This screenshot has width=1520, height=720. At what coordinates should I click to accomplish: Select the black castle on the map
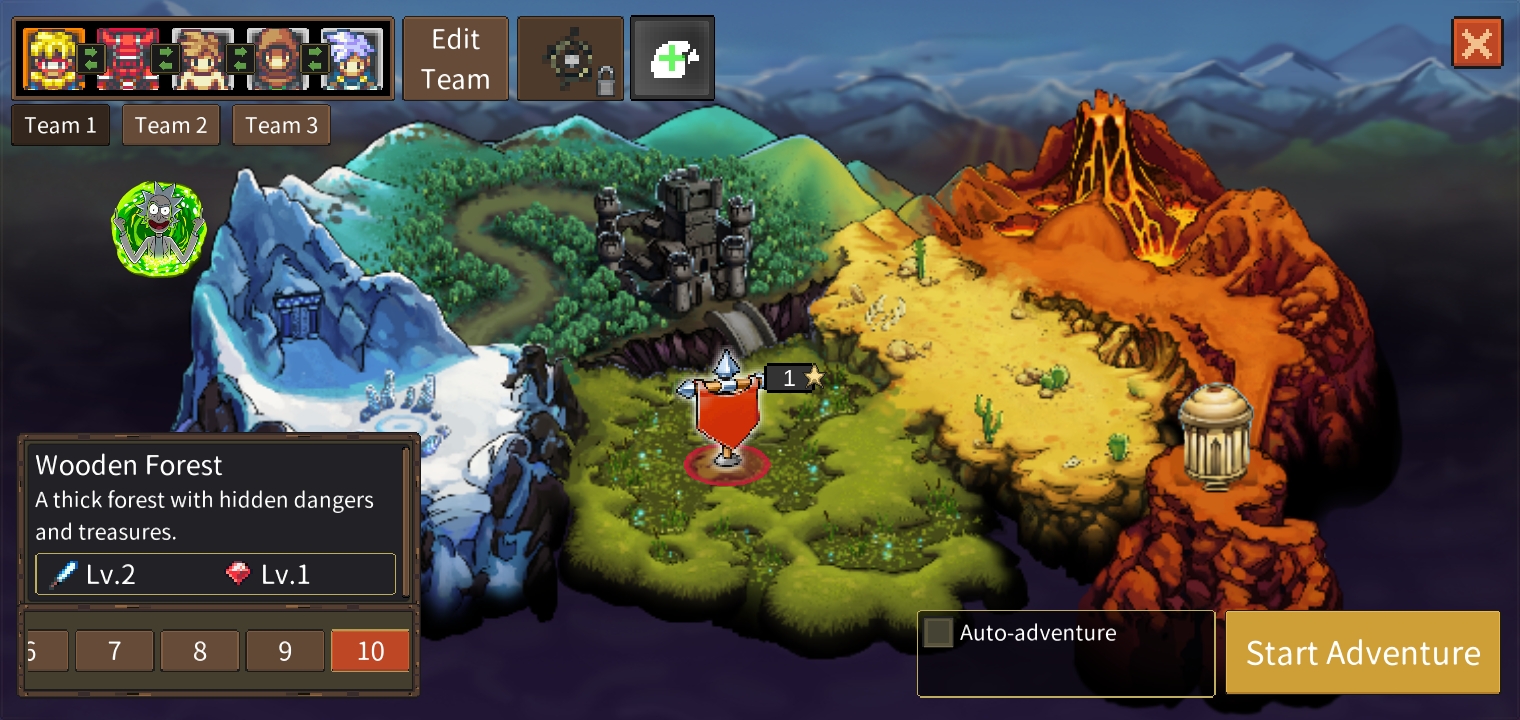pos(673,235)
